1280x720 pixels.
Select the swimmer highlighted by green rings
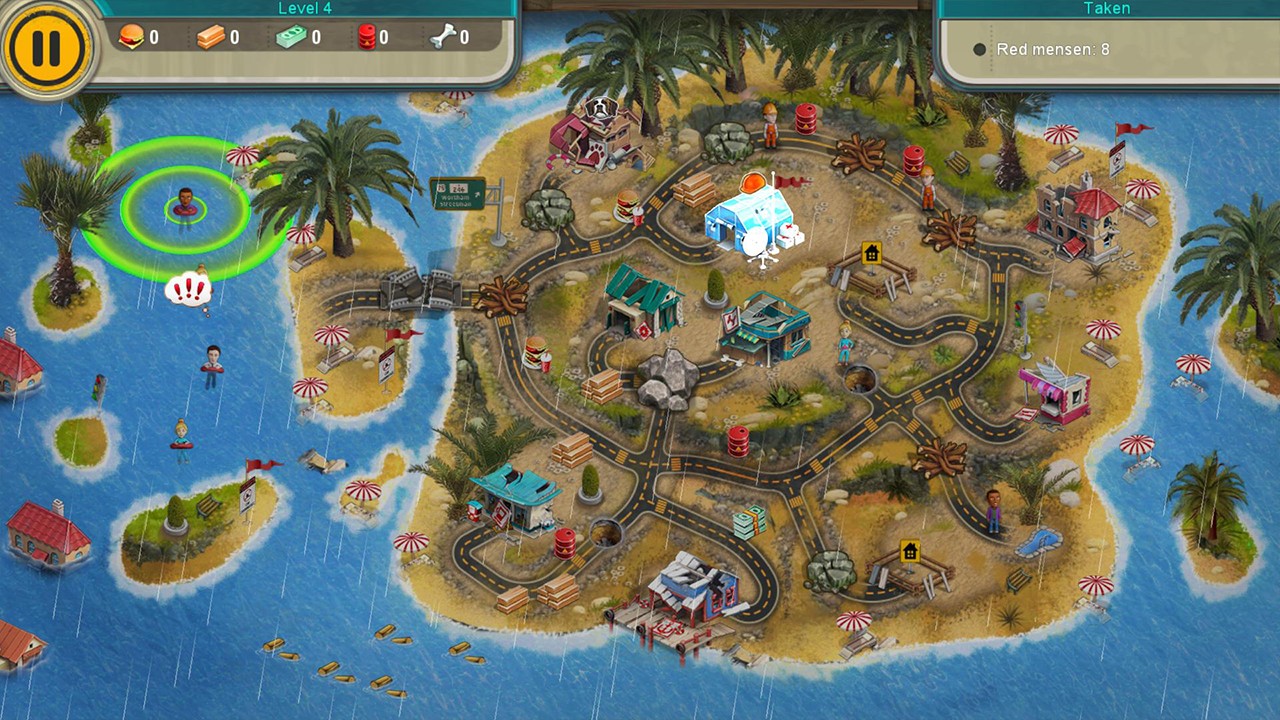[x=185, y=207]
